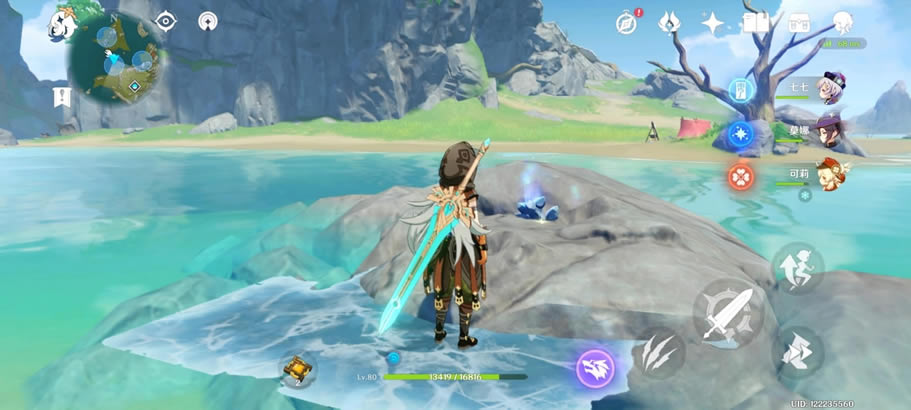Switch to party member 七七
911x410 pixels.
[x=830, y=89]
